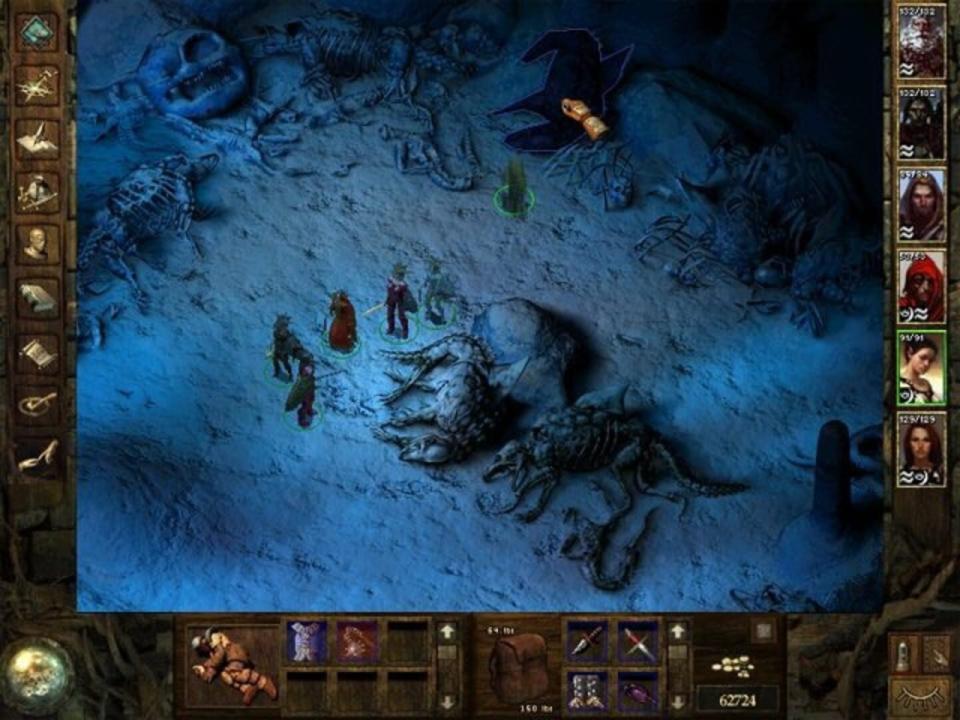Screen dimensions: 960x720
Task: Click the backpack inventory icon
Action: click(519, 667)
